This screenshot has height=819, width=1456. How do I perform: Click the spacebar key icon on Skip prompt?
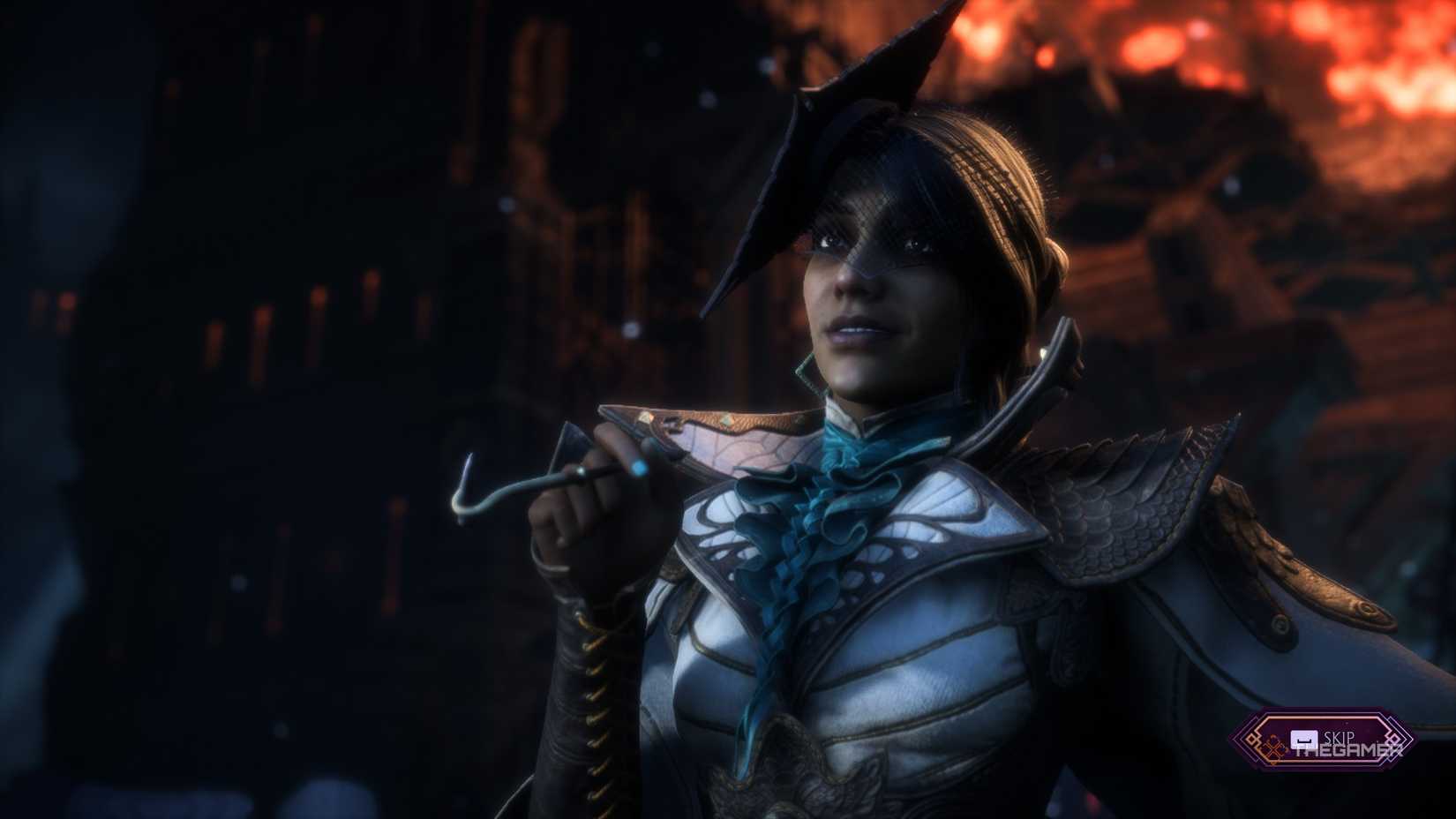tap(1303, 740)
